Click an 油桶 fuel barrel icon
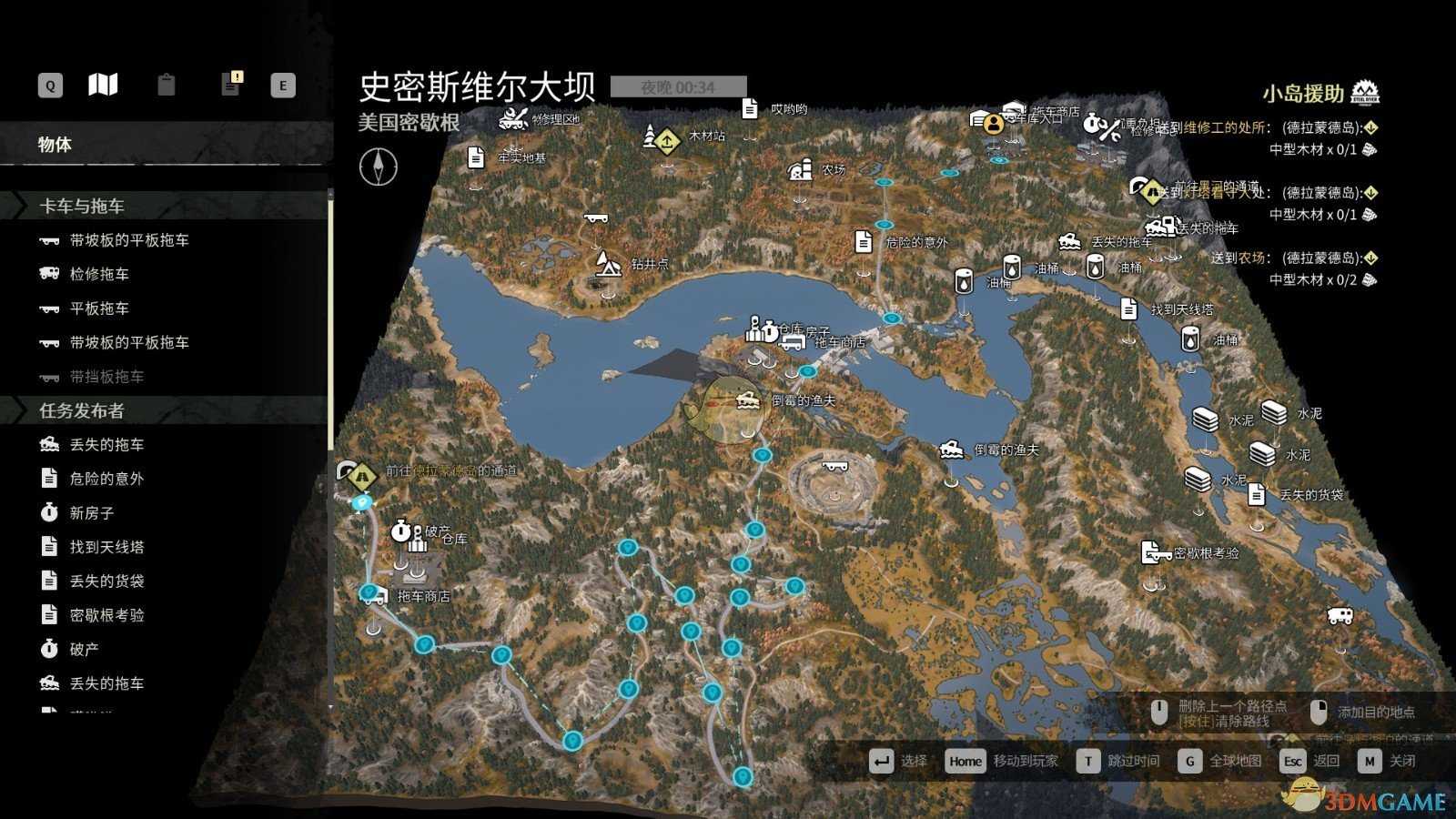The width and height of the screenshot is (1456, 819). (x=962, y=283)
